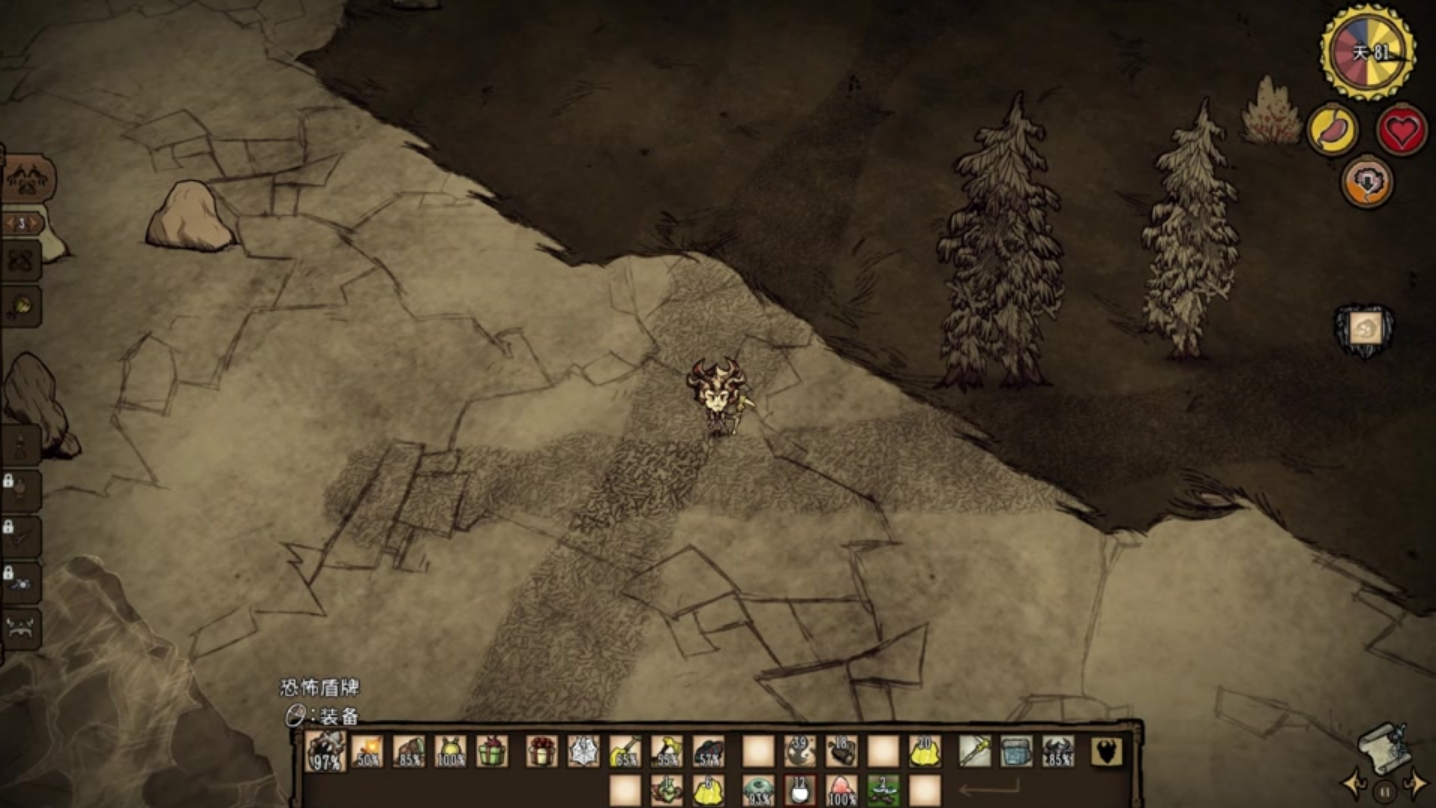The height and width of the screenshot is (808, 1436).
Task: Pick the torch slot showing 50%
Action: pyautogui.click(x=367, y=751)
